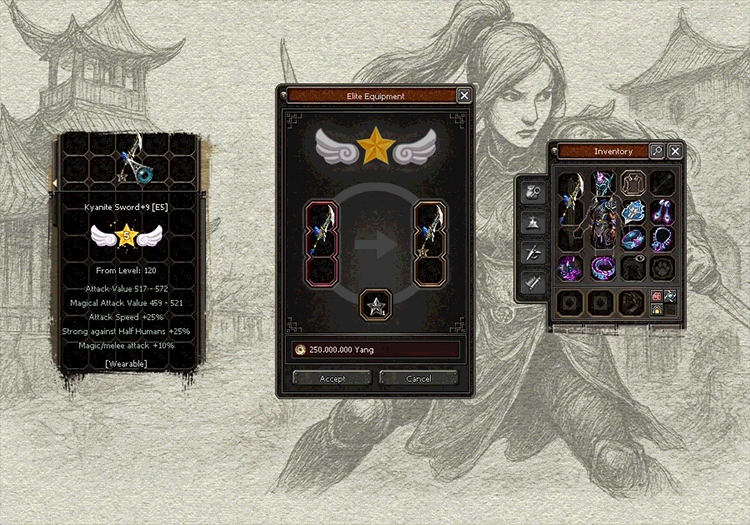The height and width of the screenshot is (525, 750).
Task: Click the small red gift icon
Action: [x=657, y=296]
